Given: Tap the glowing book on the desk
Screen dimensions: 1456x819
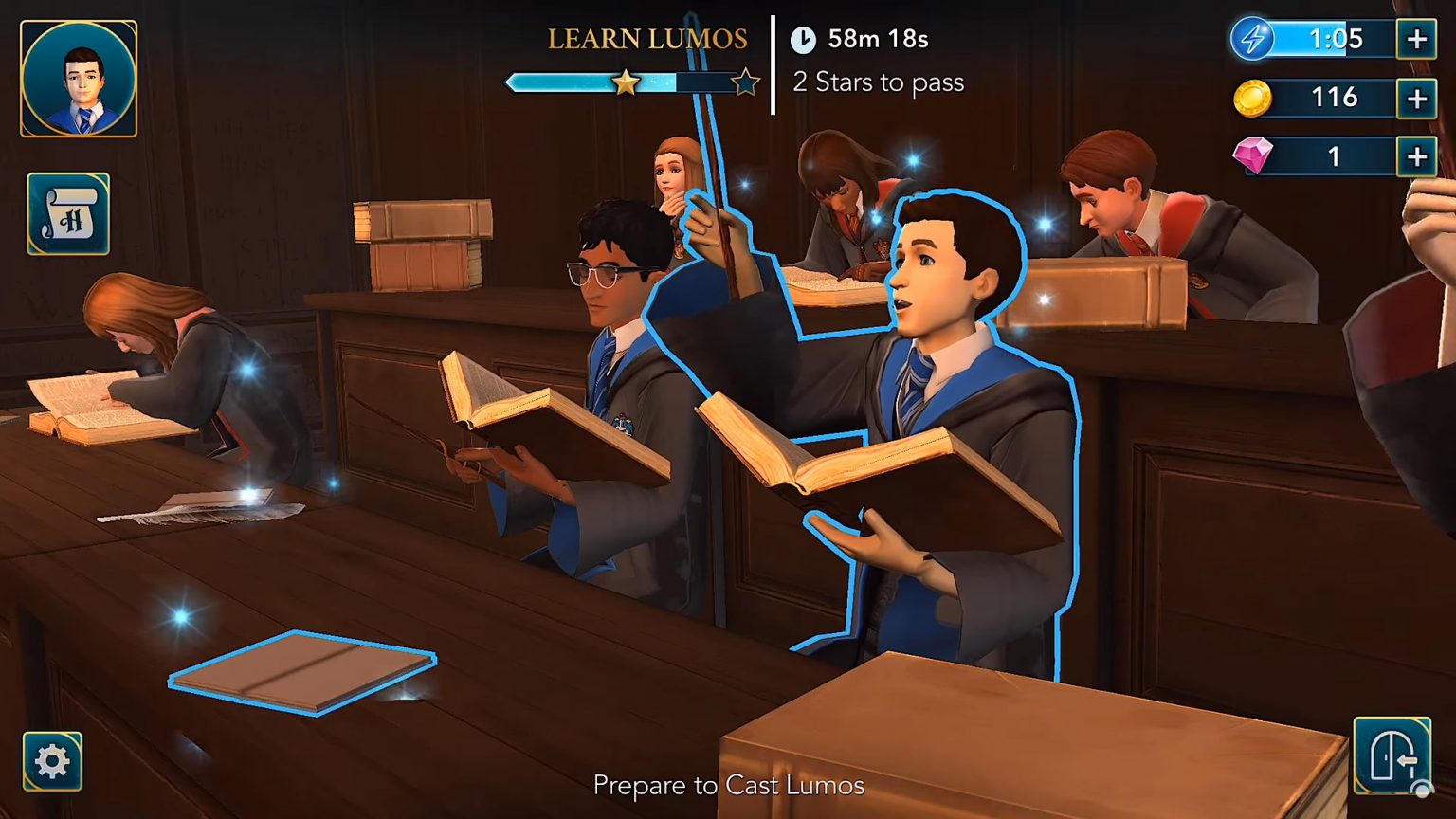Looking at the screenshot, I should [303, 675].
